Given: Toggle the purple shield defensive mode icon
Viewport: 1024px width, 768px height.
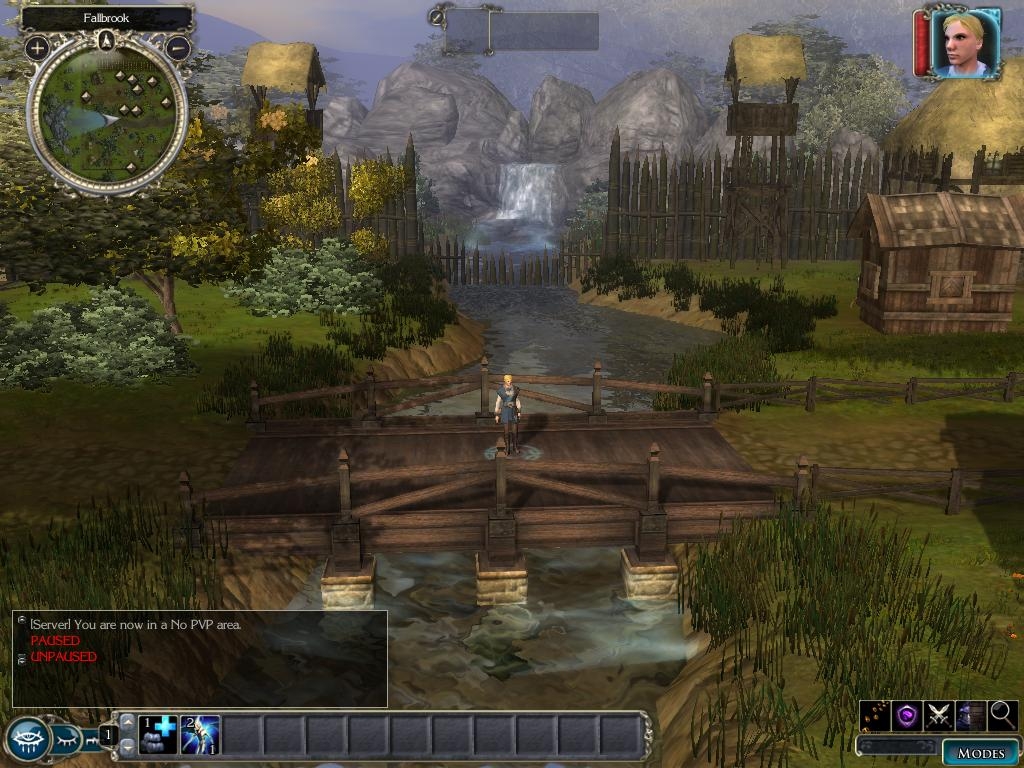Looking at the screenshot, I should point(906,715).
